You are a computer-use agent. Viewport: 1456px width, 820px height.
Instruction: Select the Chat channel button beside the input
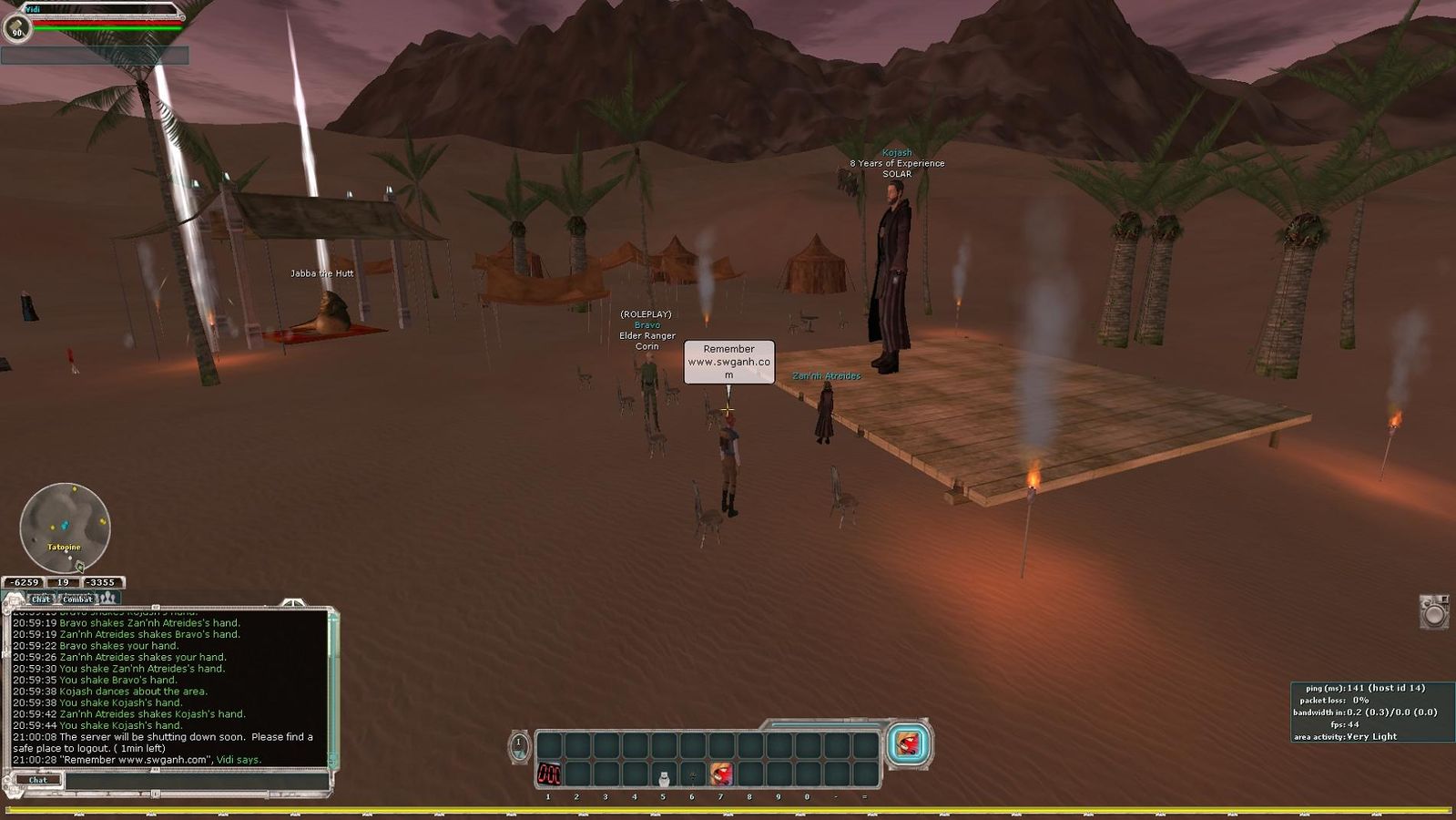pyautogui.click(x=37, y=780)
